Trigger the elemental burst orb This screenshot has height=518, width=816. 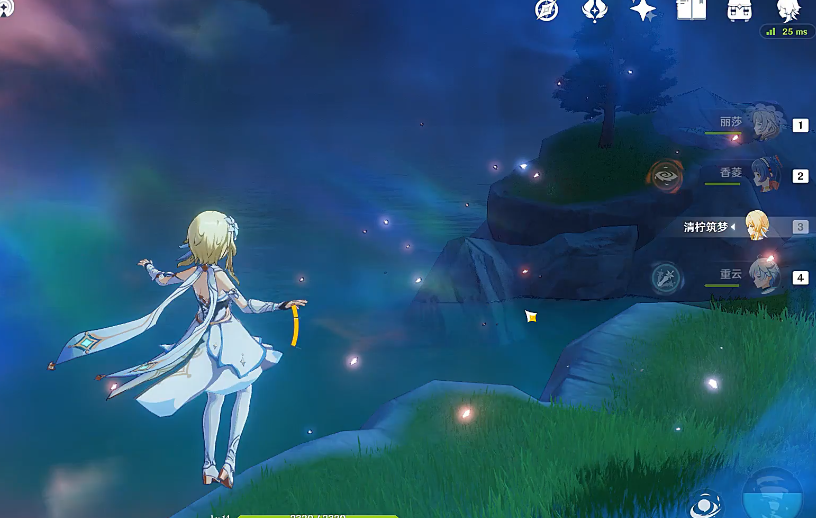773,496
